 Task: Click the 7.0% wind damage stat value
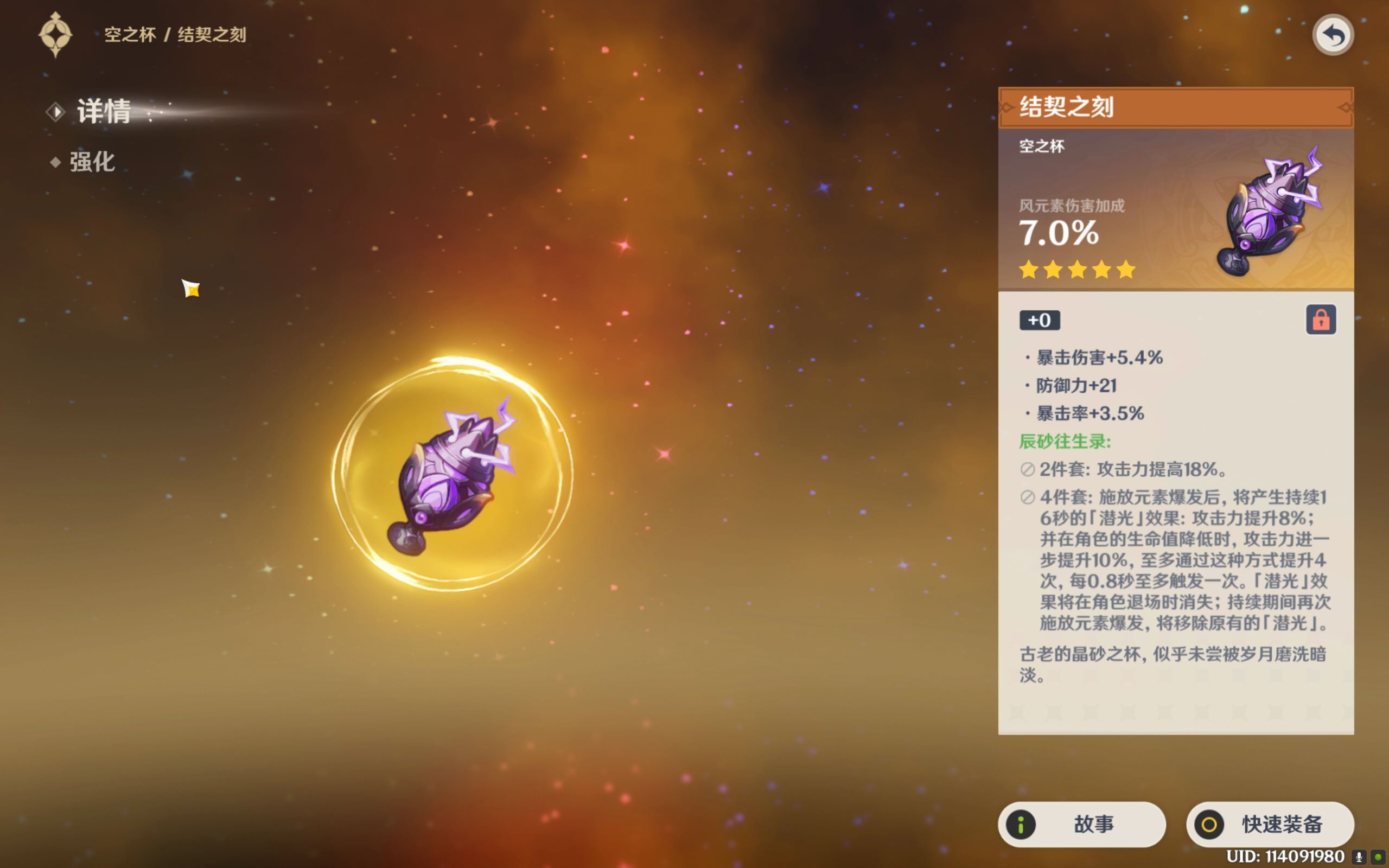[1058, 233]
